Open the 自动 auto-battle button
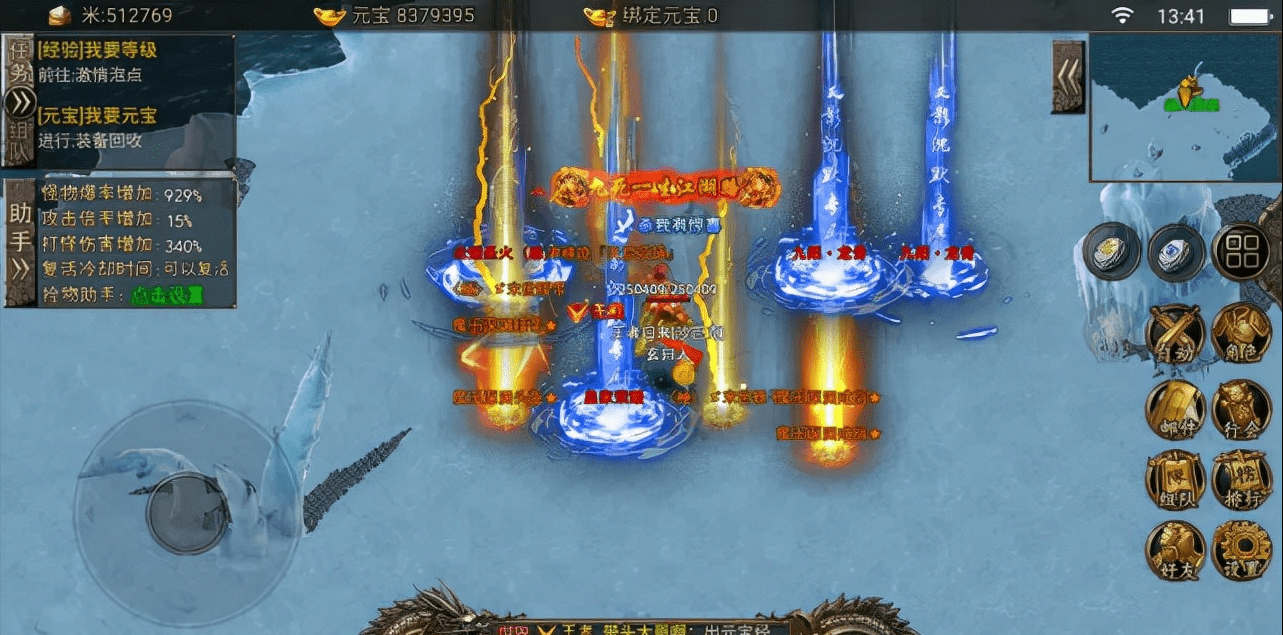 1174,334
